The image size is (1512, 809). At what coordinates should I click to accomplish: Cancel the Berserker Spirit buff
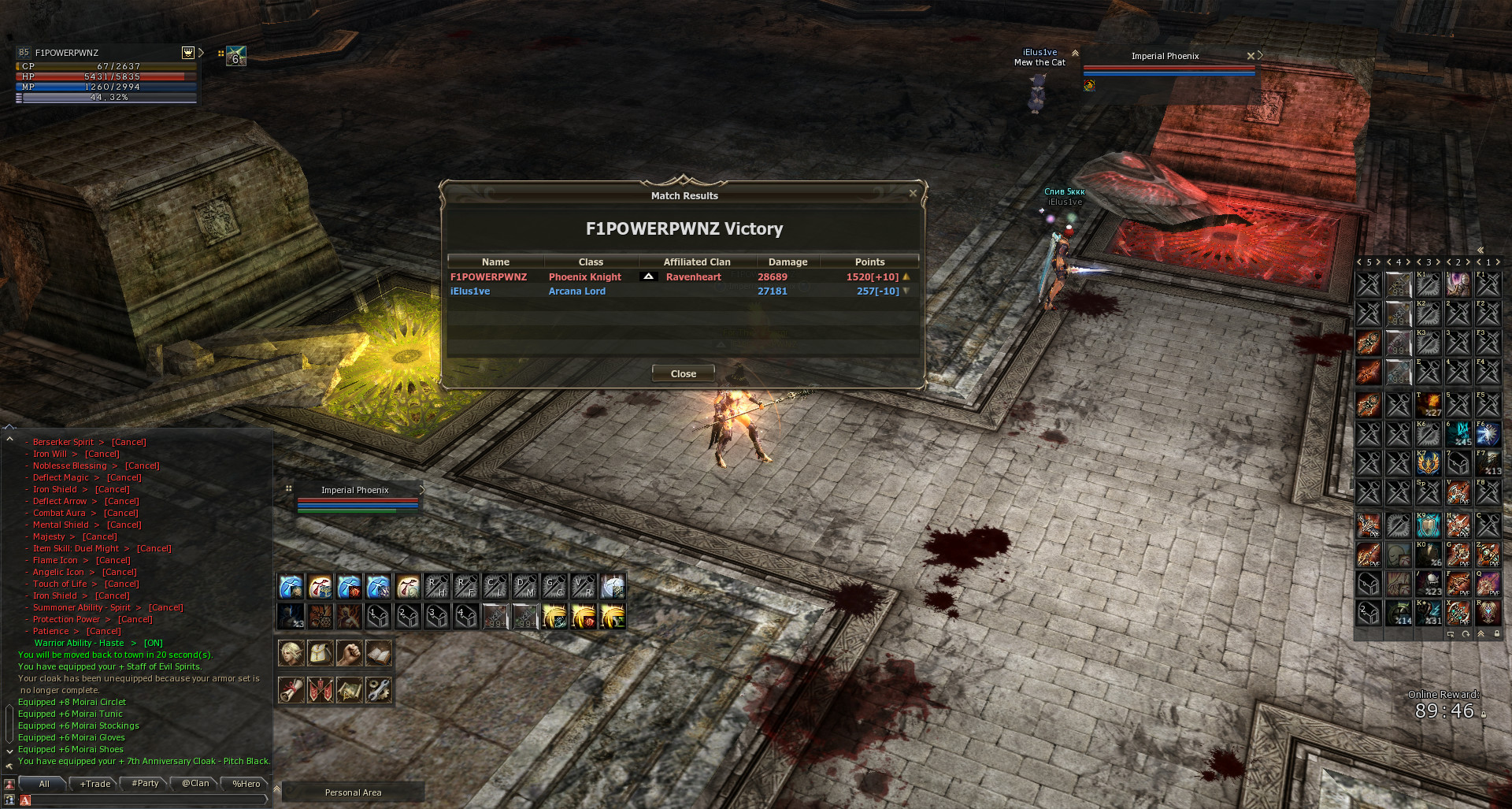[x=128, y=442]
